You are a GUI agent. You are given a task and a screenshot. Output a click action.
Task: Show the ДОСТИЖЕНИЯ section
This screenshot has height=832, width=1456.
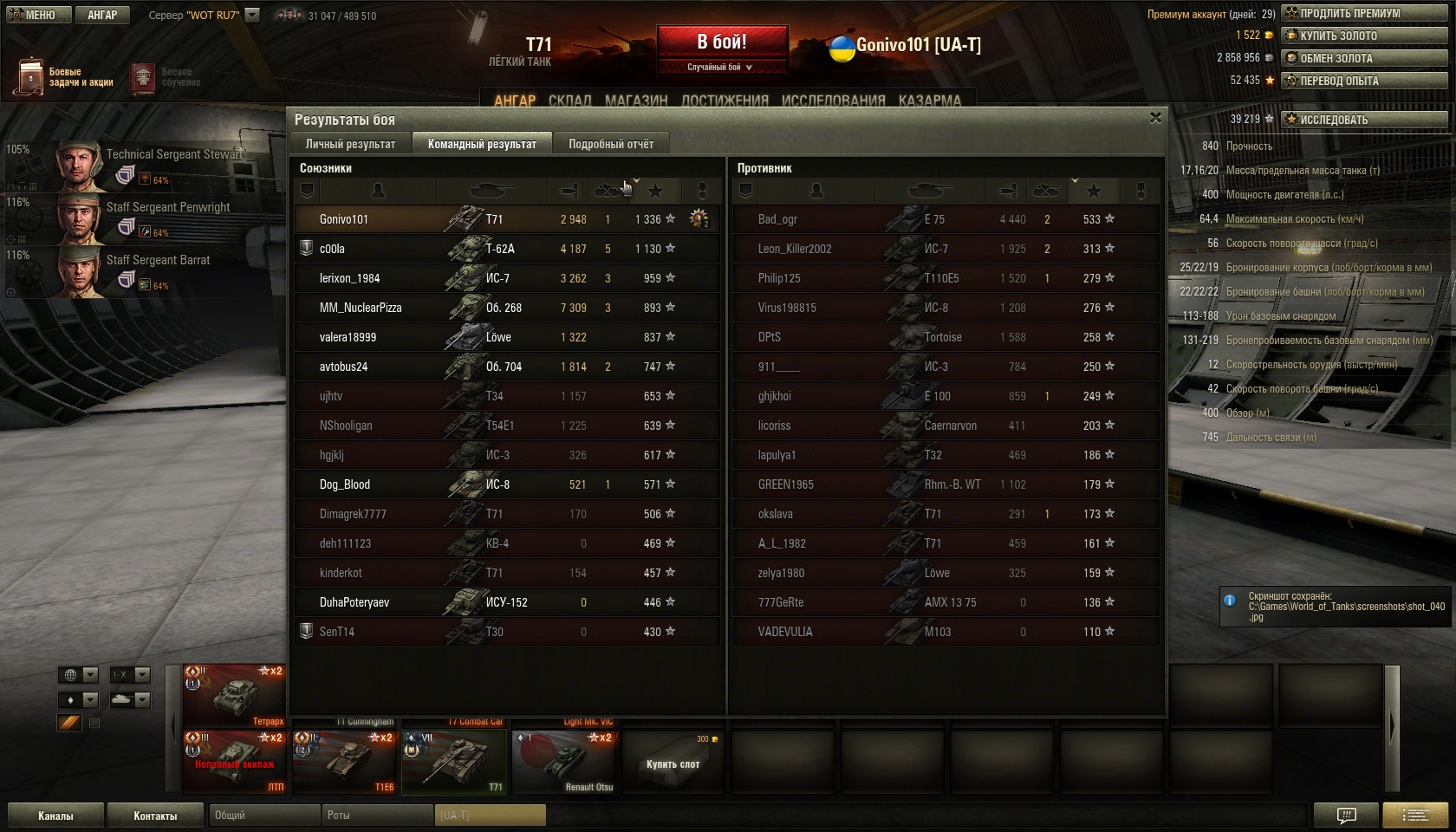(725, 101)
